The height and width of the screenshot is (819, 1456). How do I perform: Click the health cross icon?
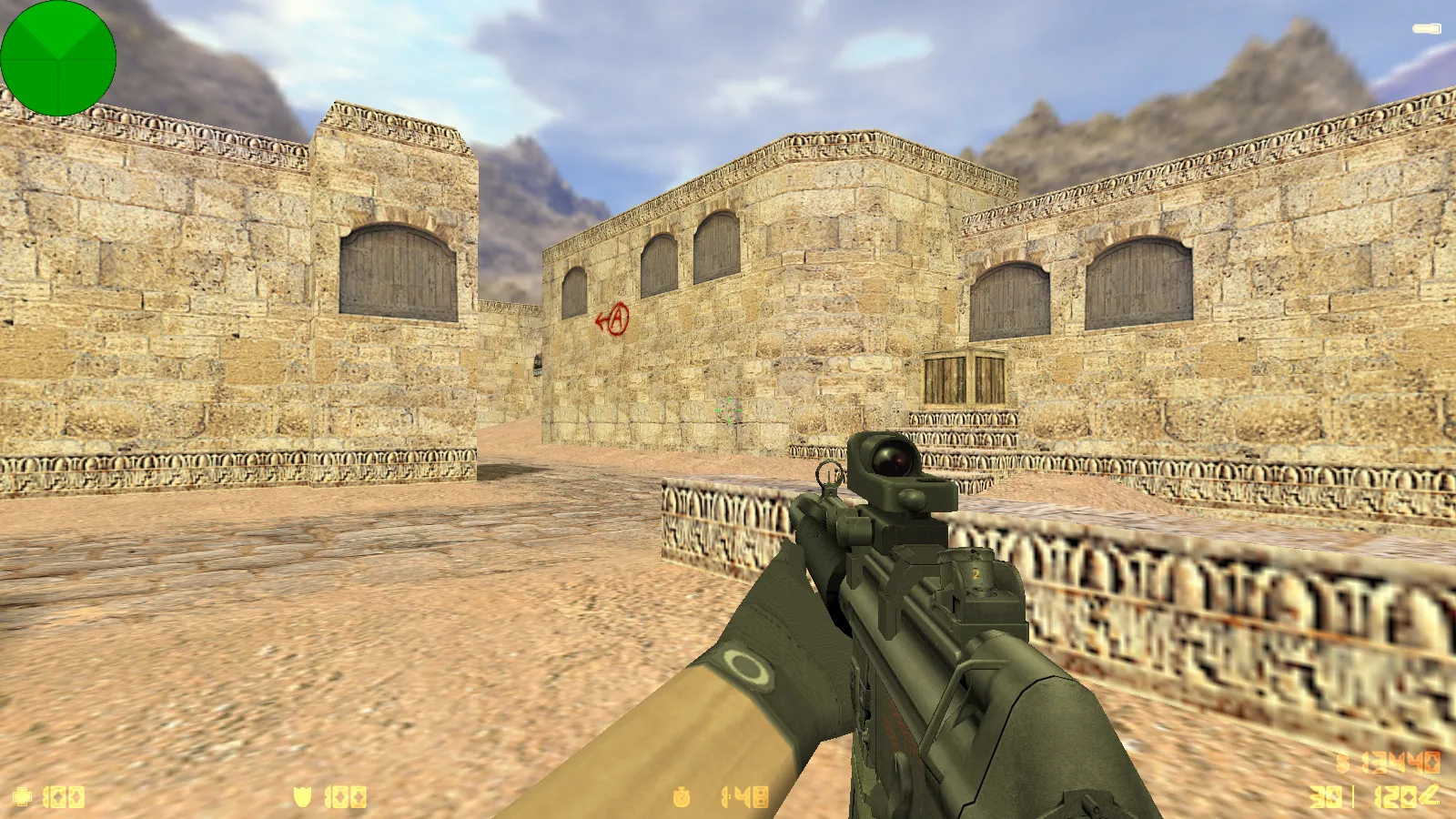pos(23,797)
